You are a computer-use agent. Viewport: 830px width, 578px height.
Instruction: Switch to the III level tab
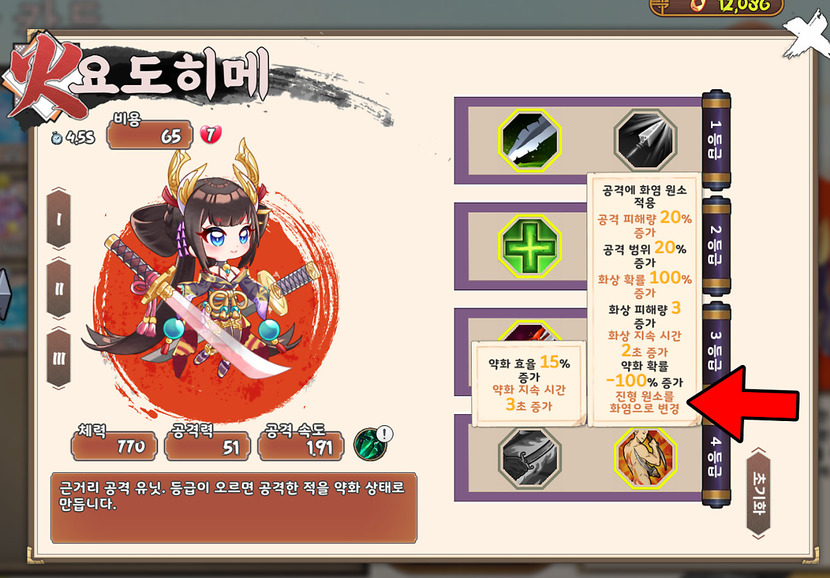click(59, 358)
